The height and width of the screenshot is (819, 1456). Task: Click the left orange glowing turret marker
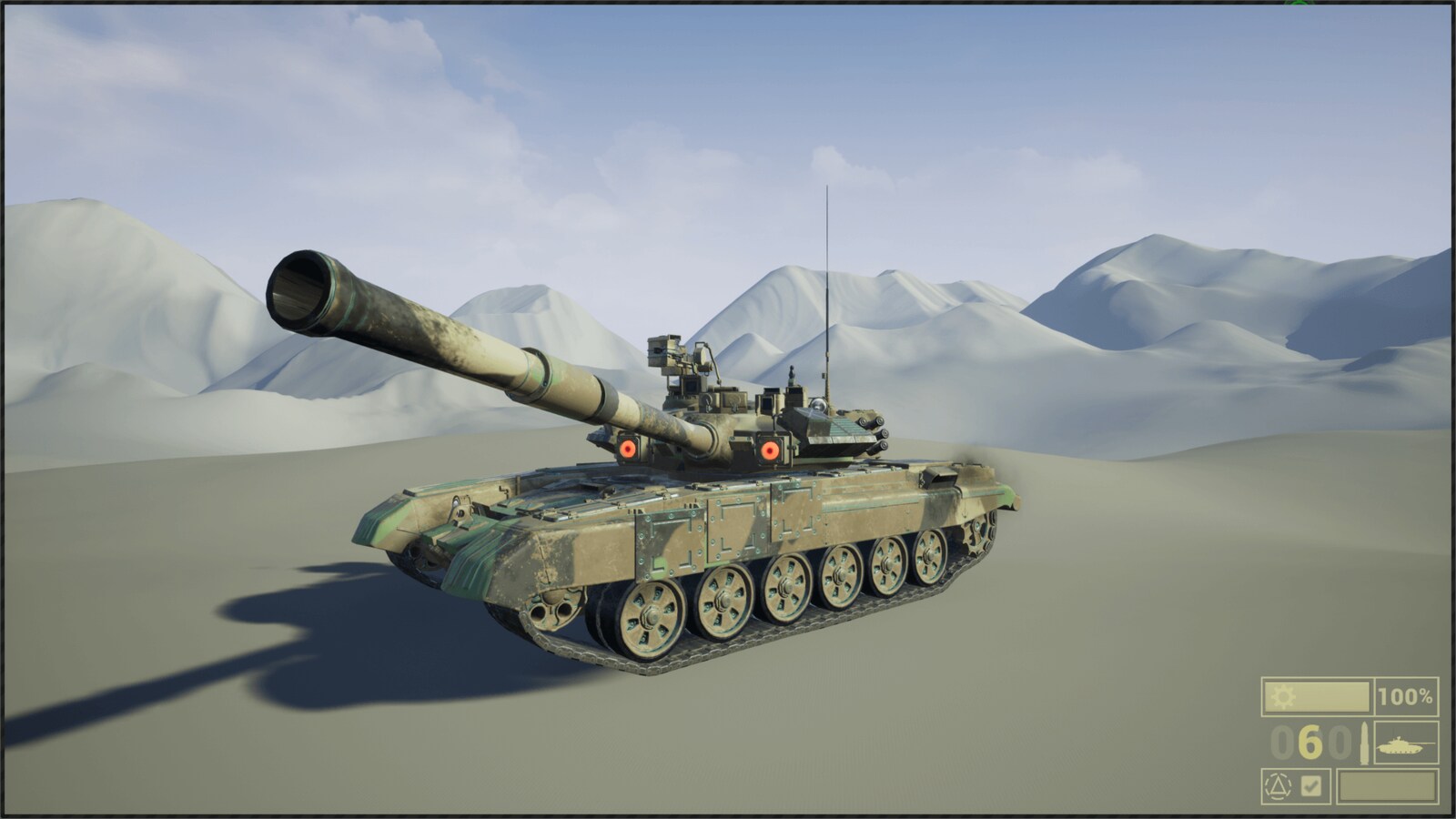point(626,448)
